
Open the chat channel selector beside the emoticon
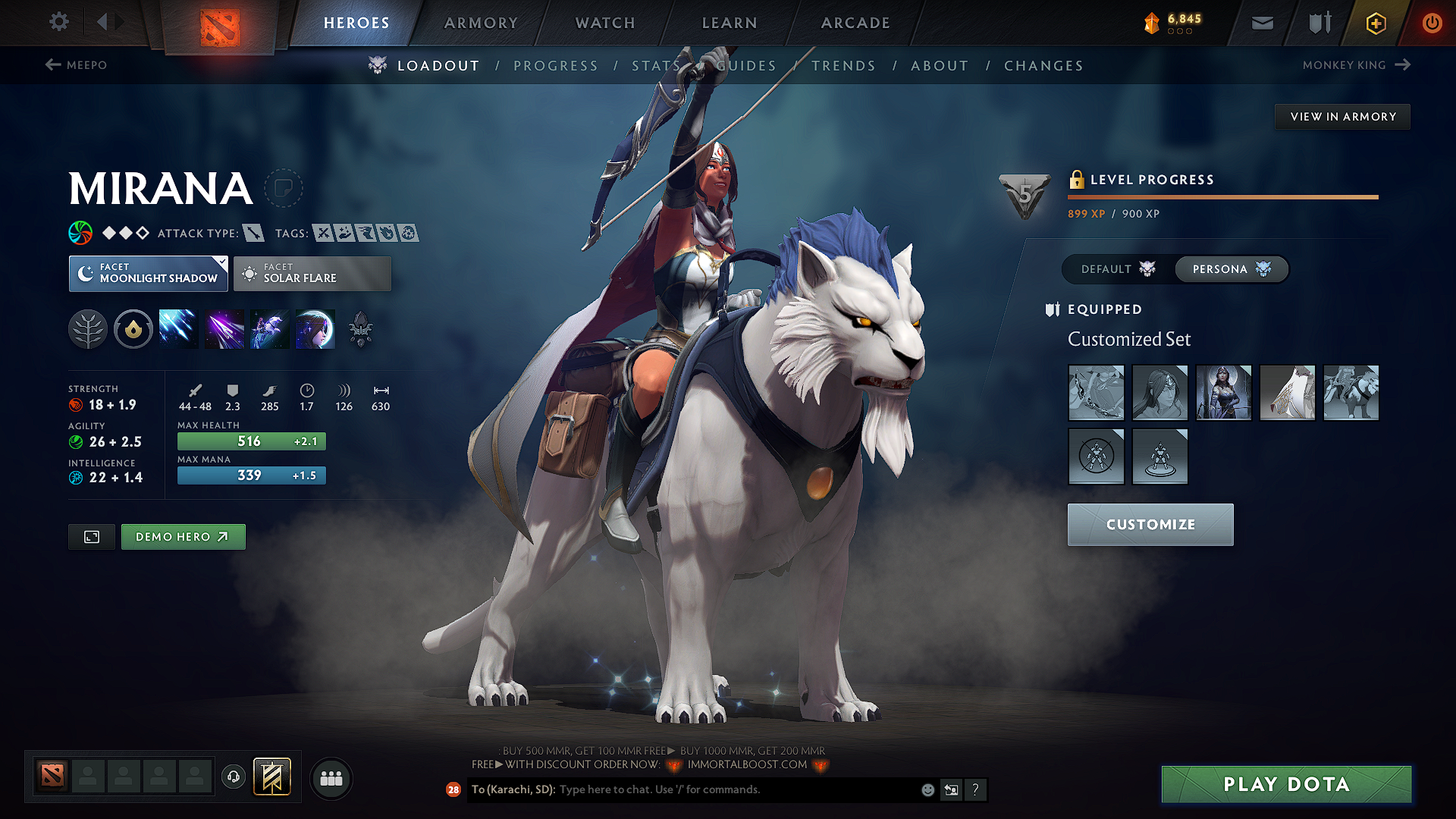tap(951, 789)
